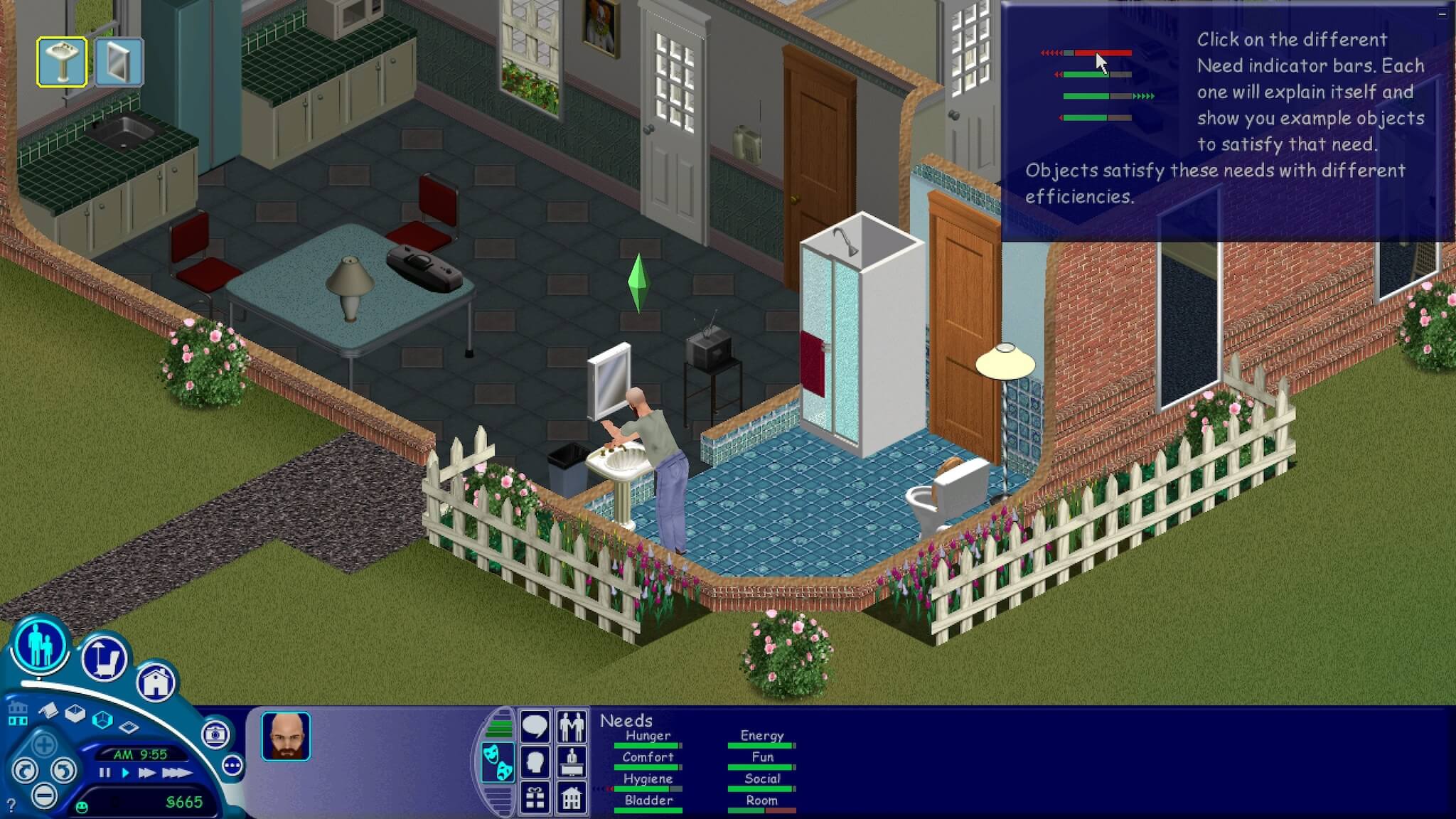Open the Inventory gift panel
The image size is (1456, 819).
pos(535,799)
